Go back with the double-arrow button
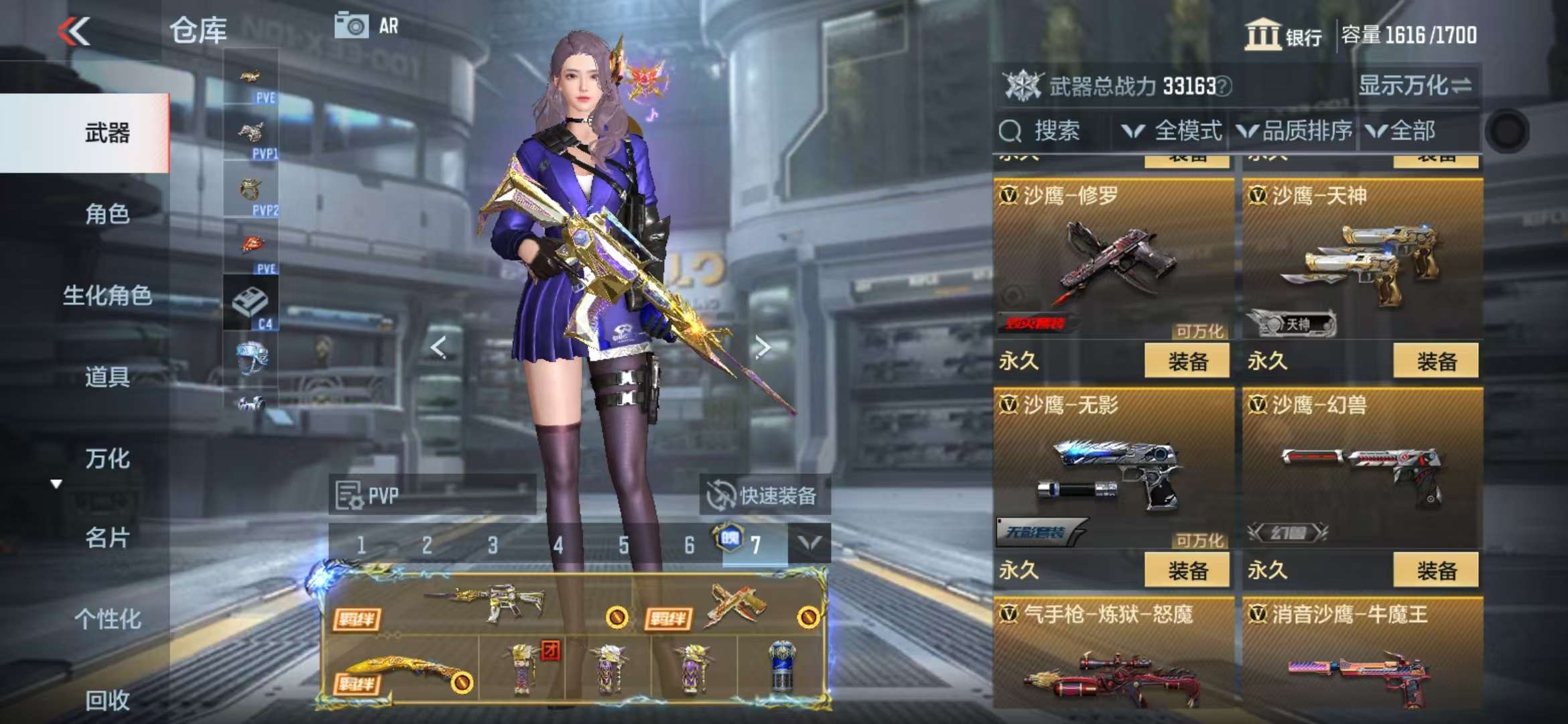1568x724 pixels. click(74, 31)
